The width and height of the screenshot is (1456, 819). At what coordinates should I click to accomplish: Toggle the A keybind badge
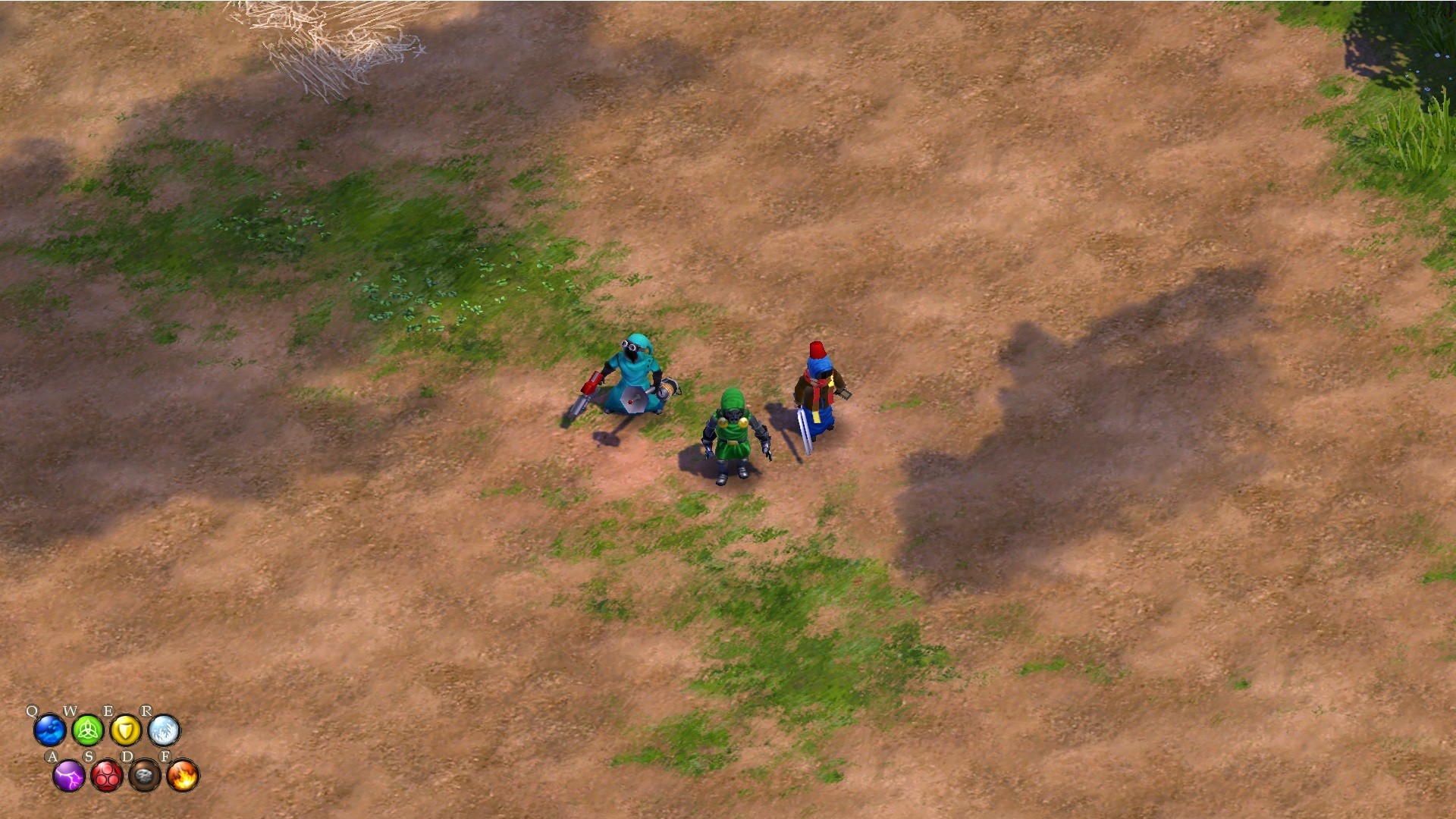coord(53,756)
